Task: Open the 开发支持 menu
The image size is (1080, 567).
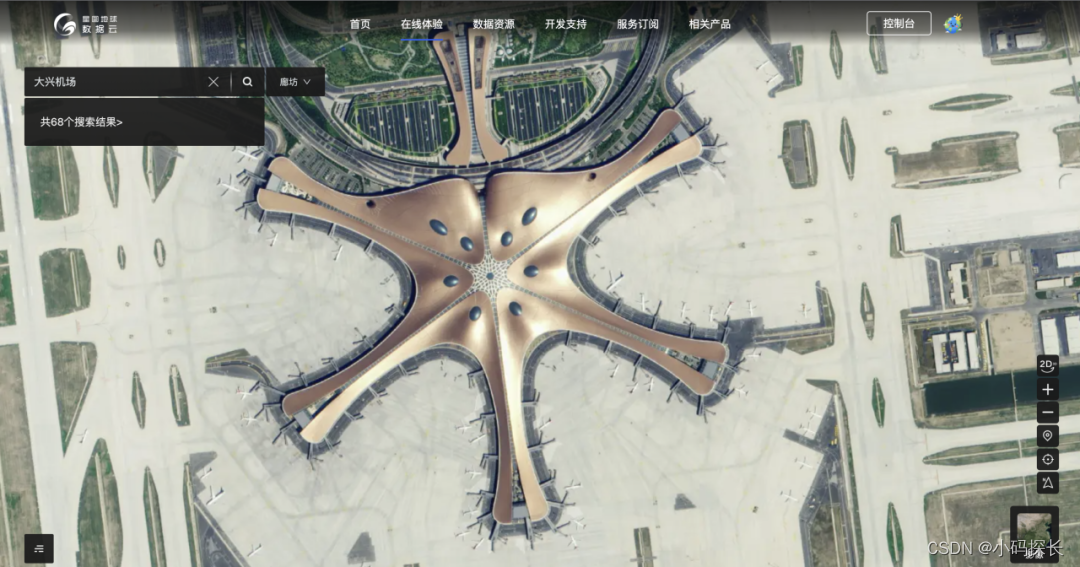Action: tap(566, 24)
